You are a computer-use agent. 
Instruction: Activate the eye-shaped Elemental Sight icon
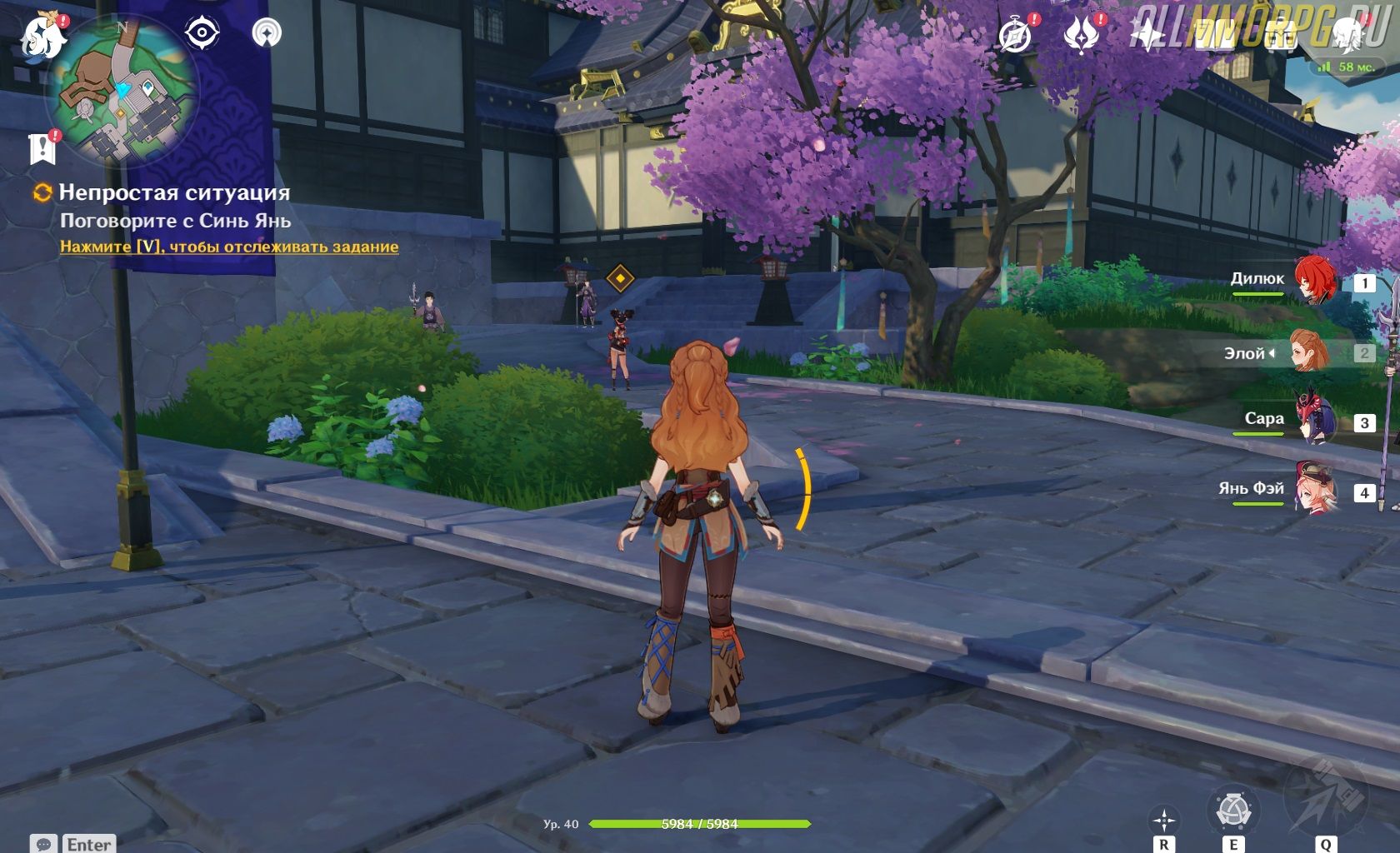click(x=202, y=33)
